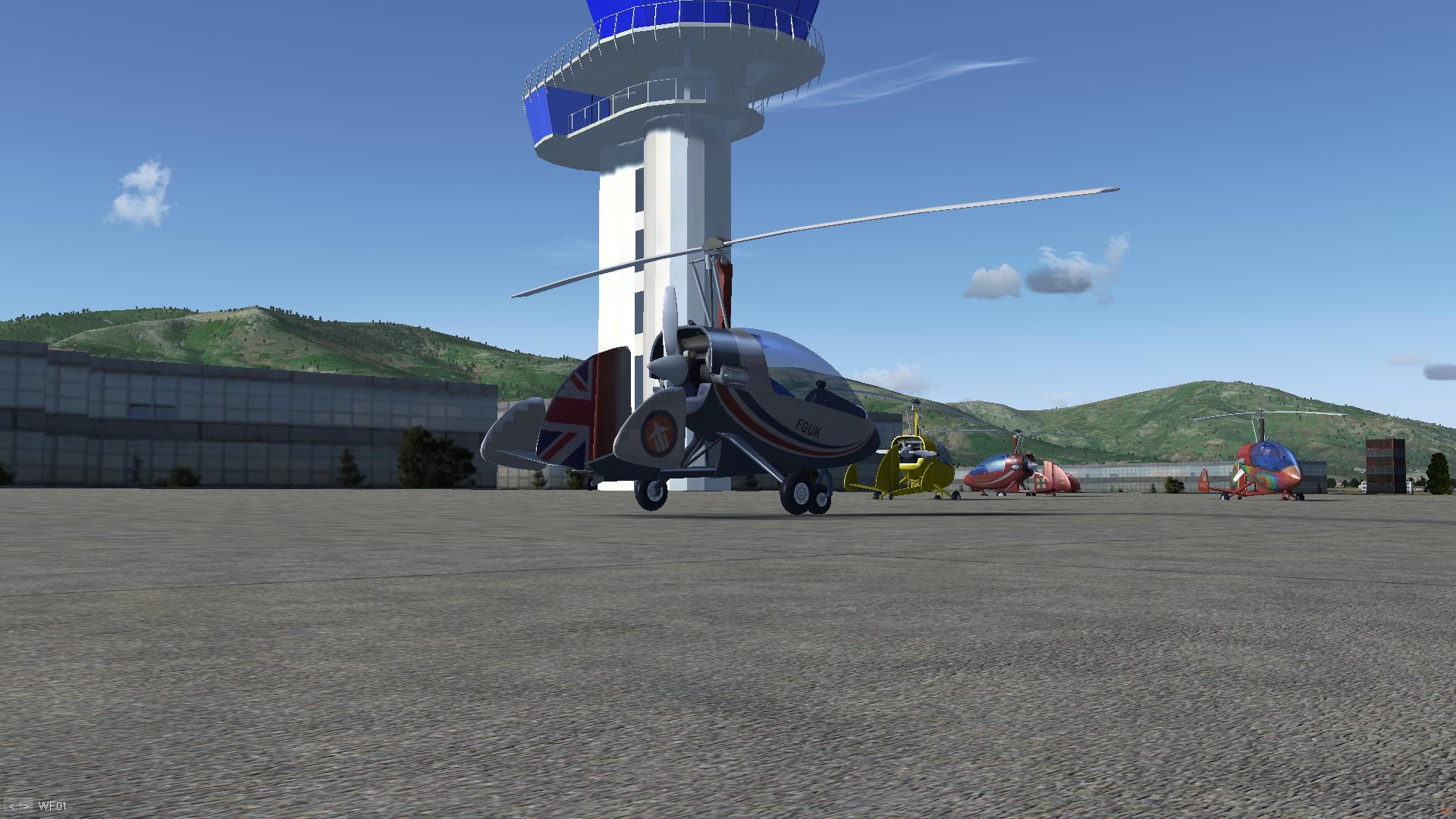Click the right arrow view button
The image size is (1456, 819).
(x=27, y=806)
